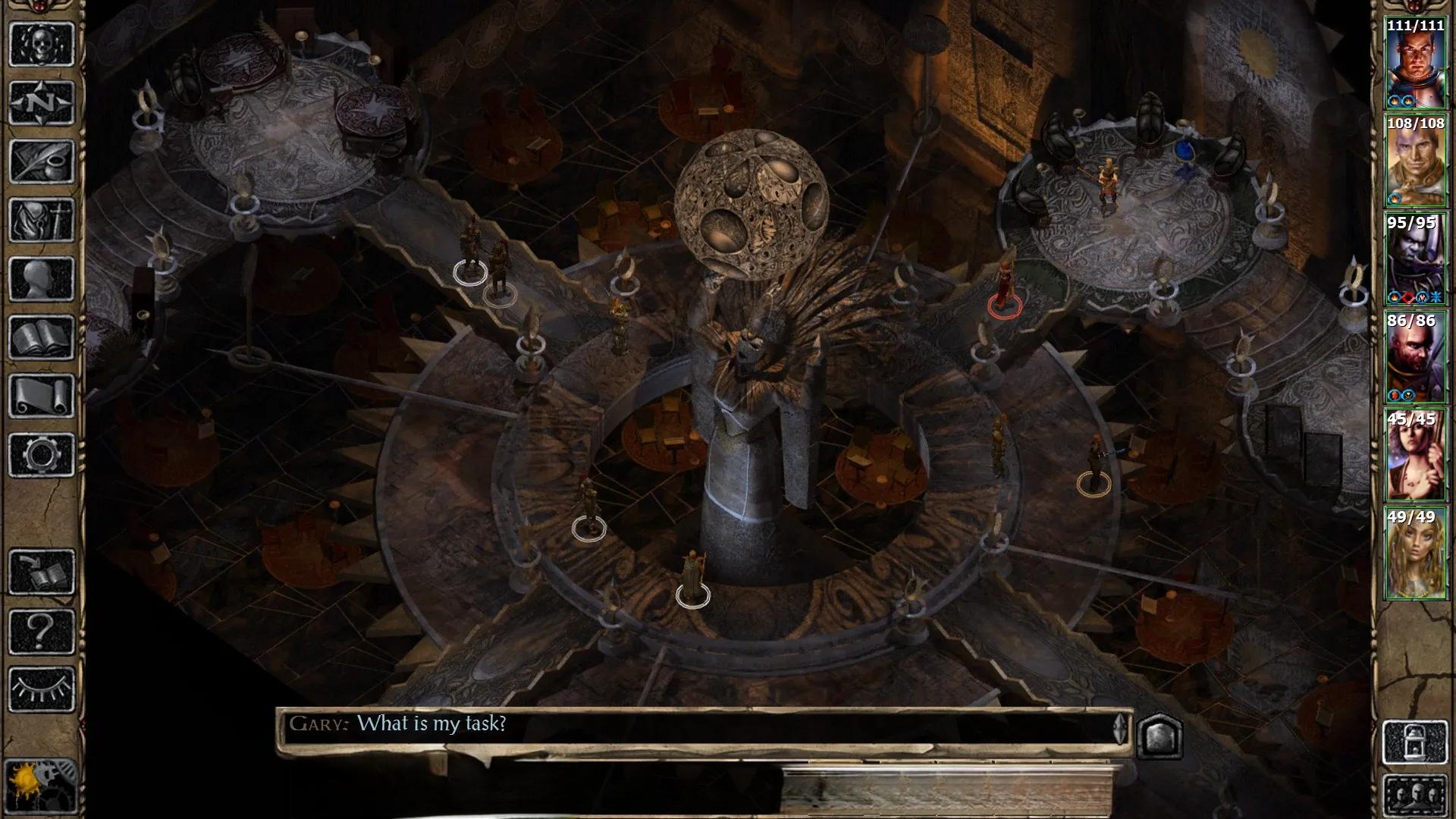This screenshot has height=819, width=1456.
Task: Open the journal with the quill icon
Action: pos(42,161)
